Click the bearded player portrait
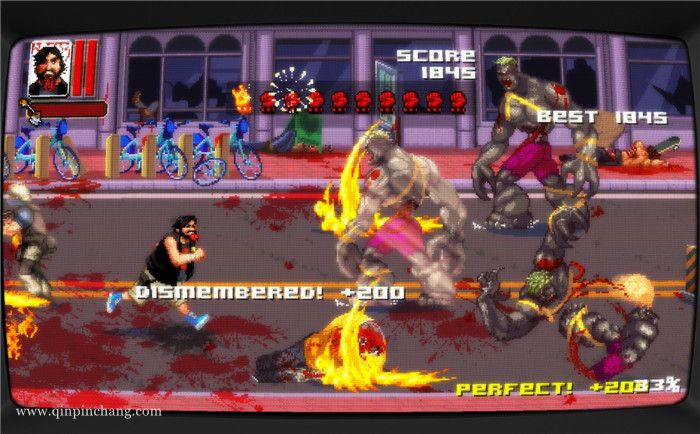This screenshot has height=434, width=700. click(x=47, y=68)
